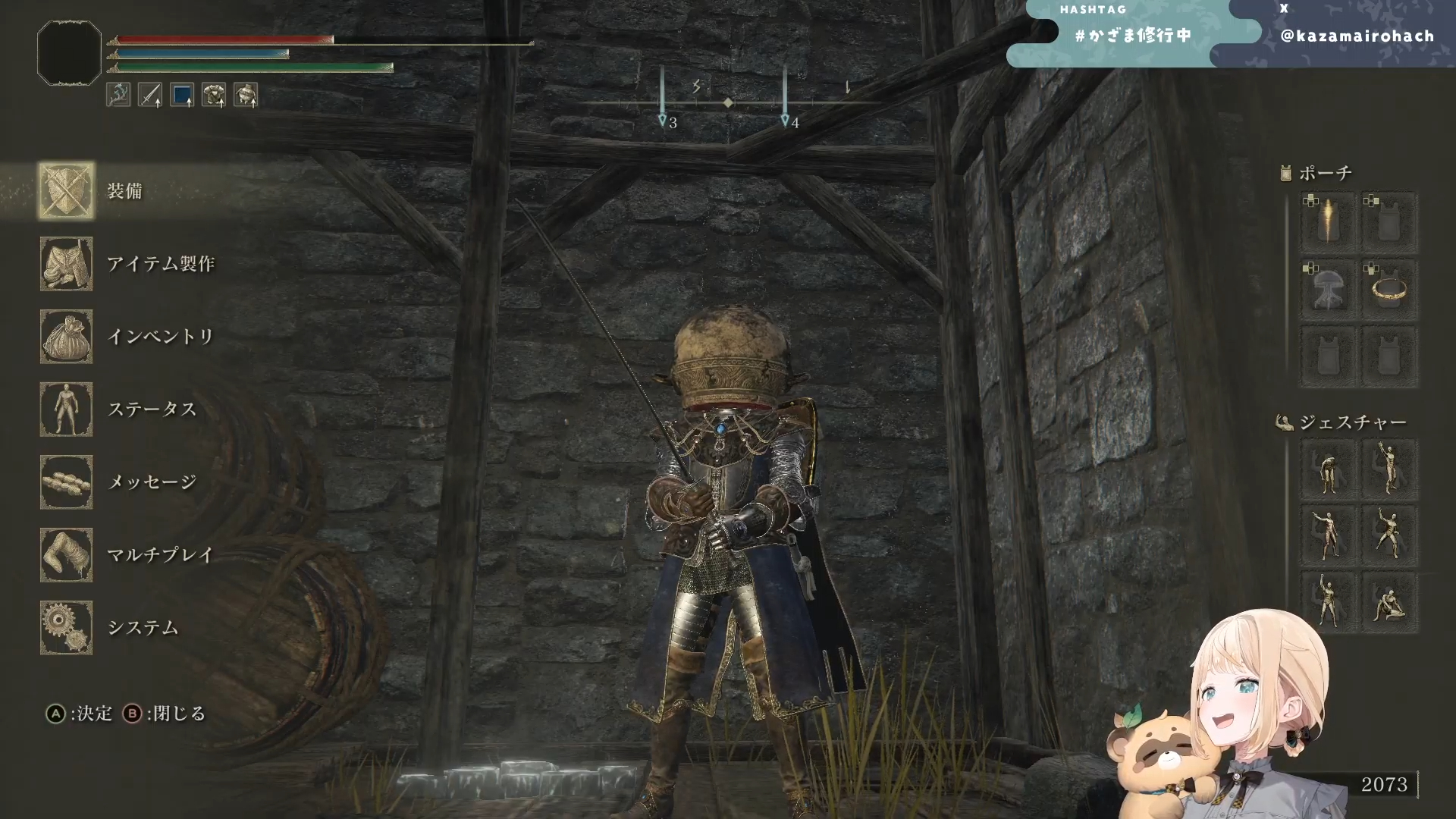Select the glowing golden streak pouch item
Image resolution: width=1456 pixels, height=819 pixels.
click(1328, 221)
